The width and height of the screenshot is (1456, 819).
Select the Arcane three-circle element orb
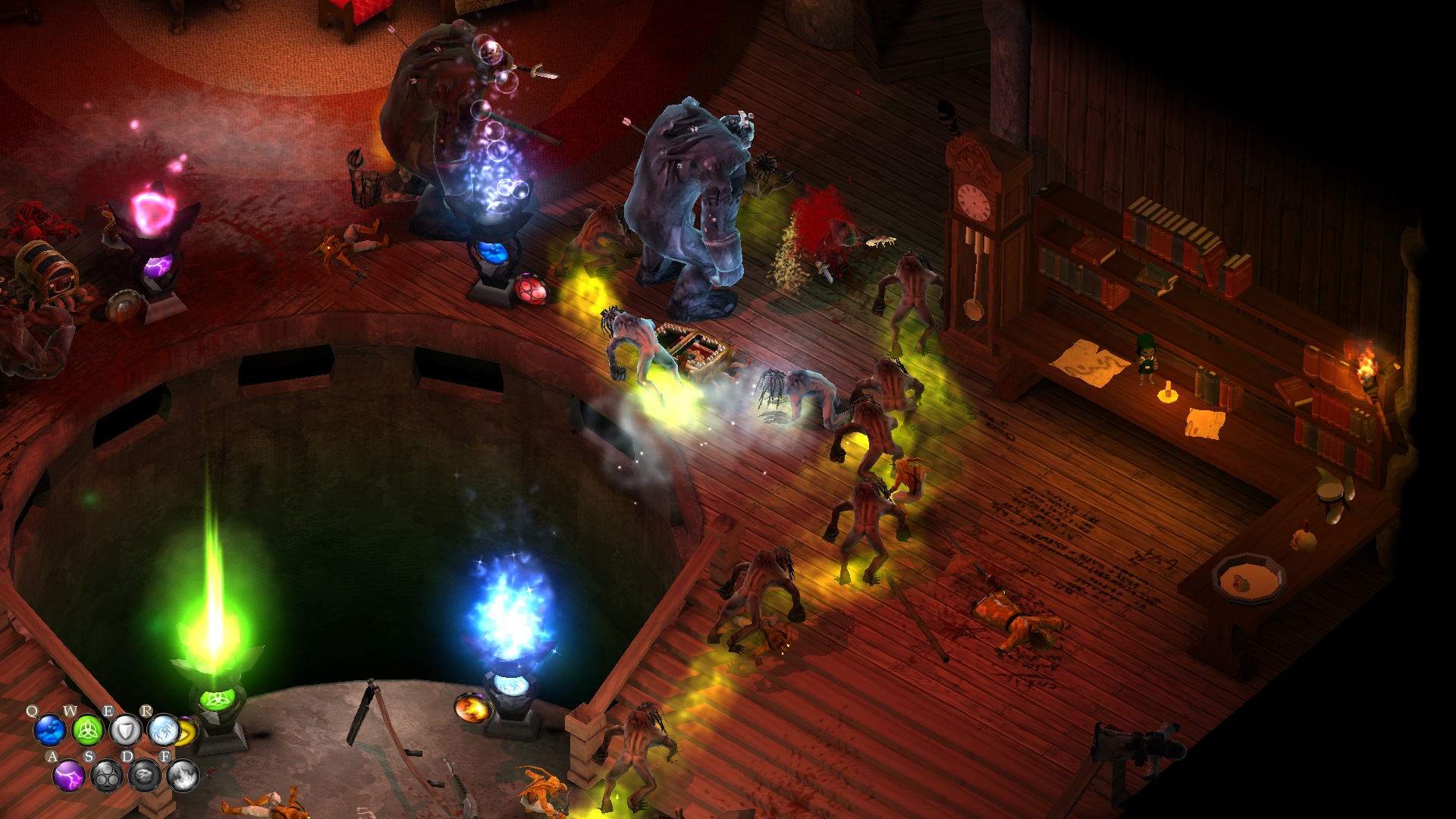tap(107, 776)
